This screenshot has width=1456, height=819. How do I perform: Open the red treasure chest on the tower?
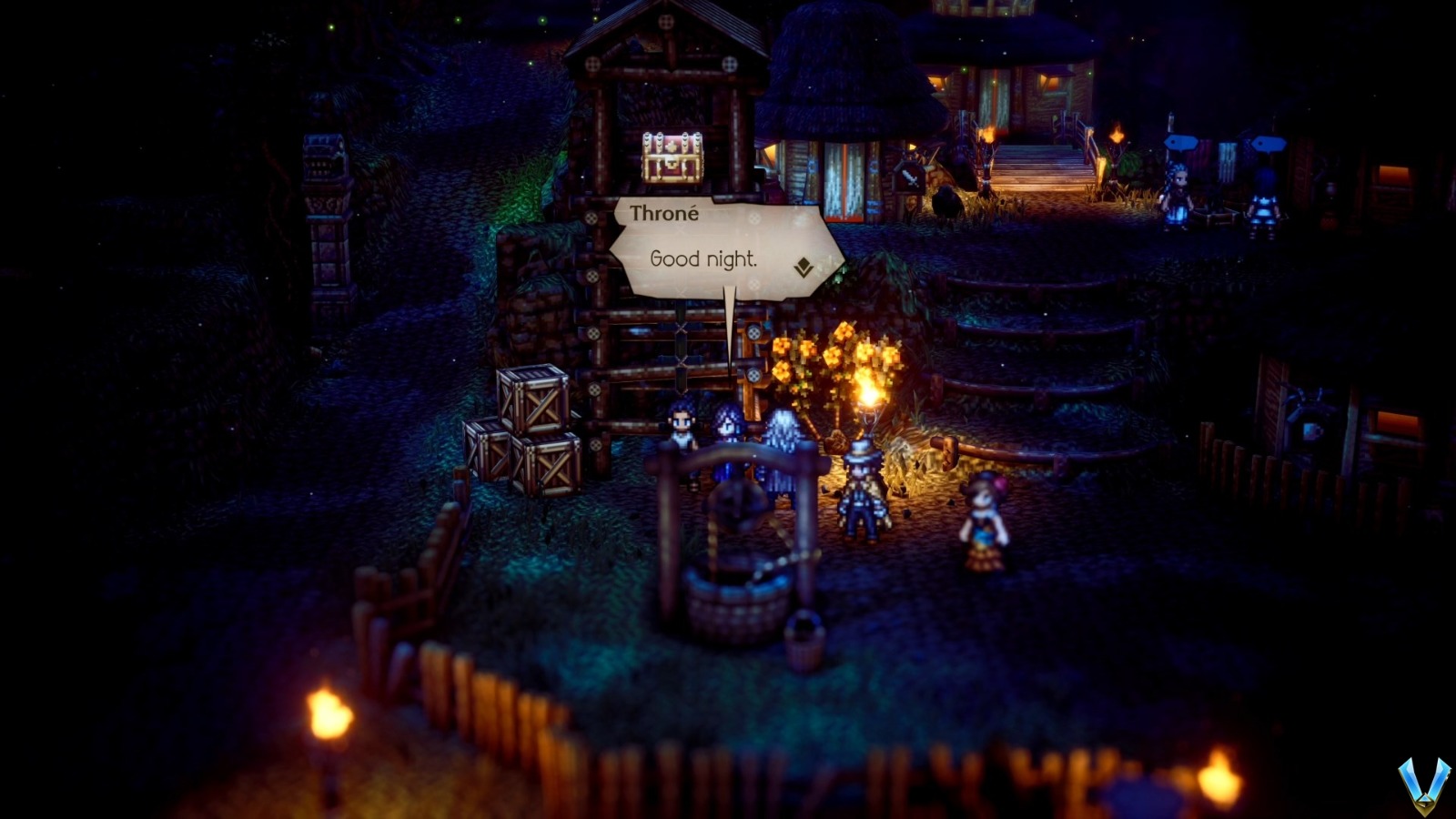(671, 159)
